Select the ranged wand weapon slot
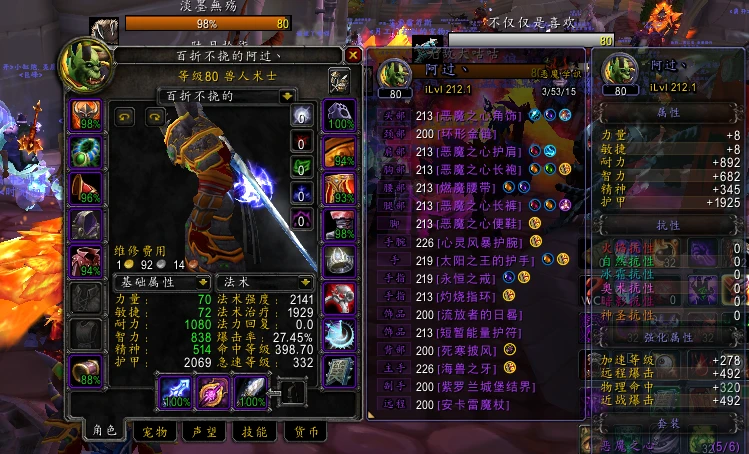 pos(249,391)
